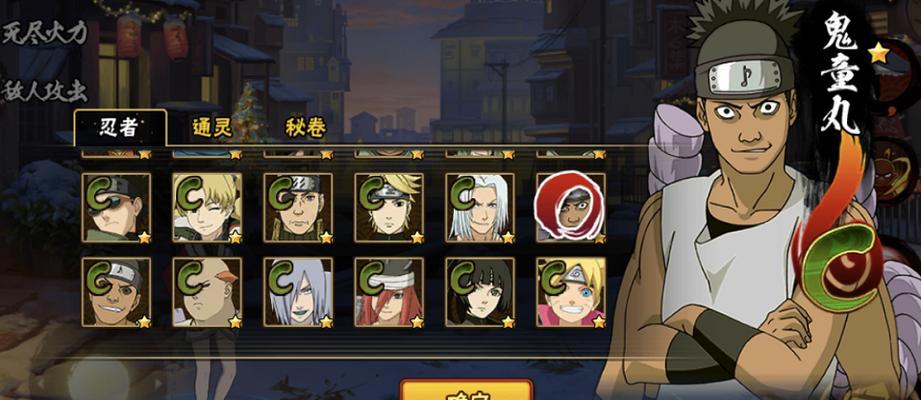This screenshot has height=400, width=921.
Task: Select the red-haired ninja with a bandaged head
Action: [x=389, y=292]
